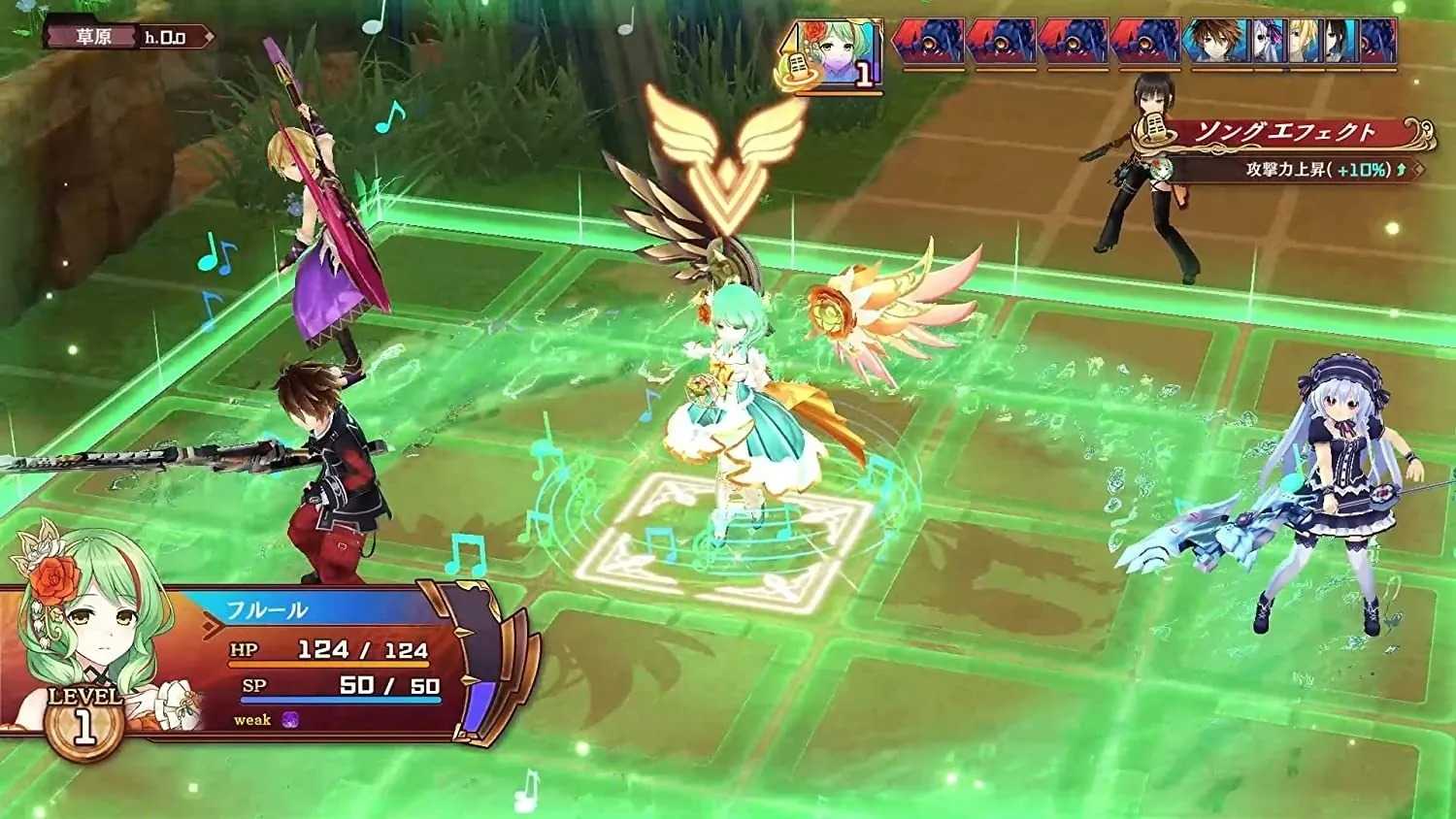Expand the diamond arrow on the 草原 location banner
Screen dimensions: 1456x819
pyautogui.click(x=210, y=36)
